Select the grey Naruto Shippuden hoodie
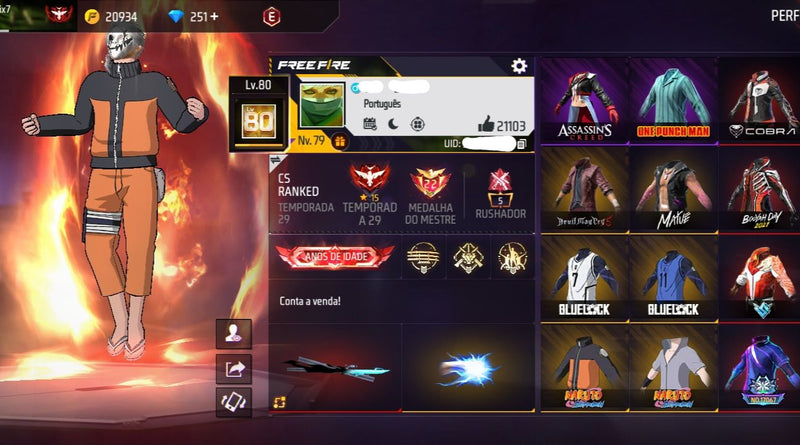800x445 pixels. (x=672, y=369)
